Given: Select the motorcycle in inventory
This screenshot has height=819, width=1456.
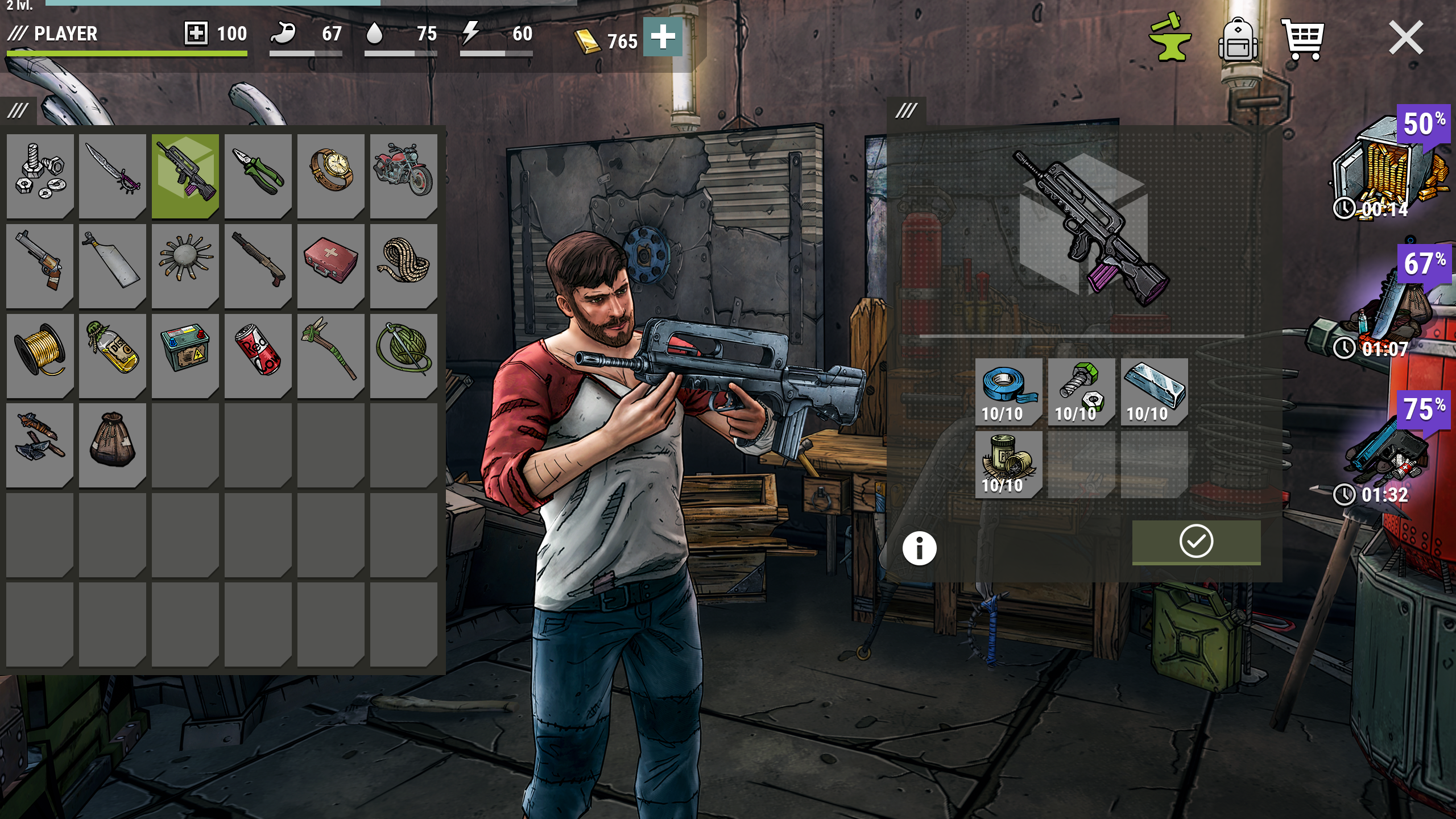Looking at the screenshot, I should [403, 177].
